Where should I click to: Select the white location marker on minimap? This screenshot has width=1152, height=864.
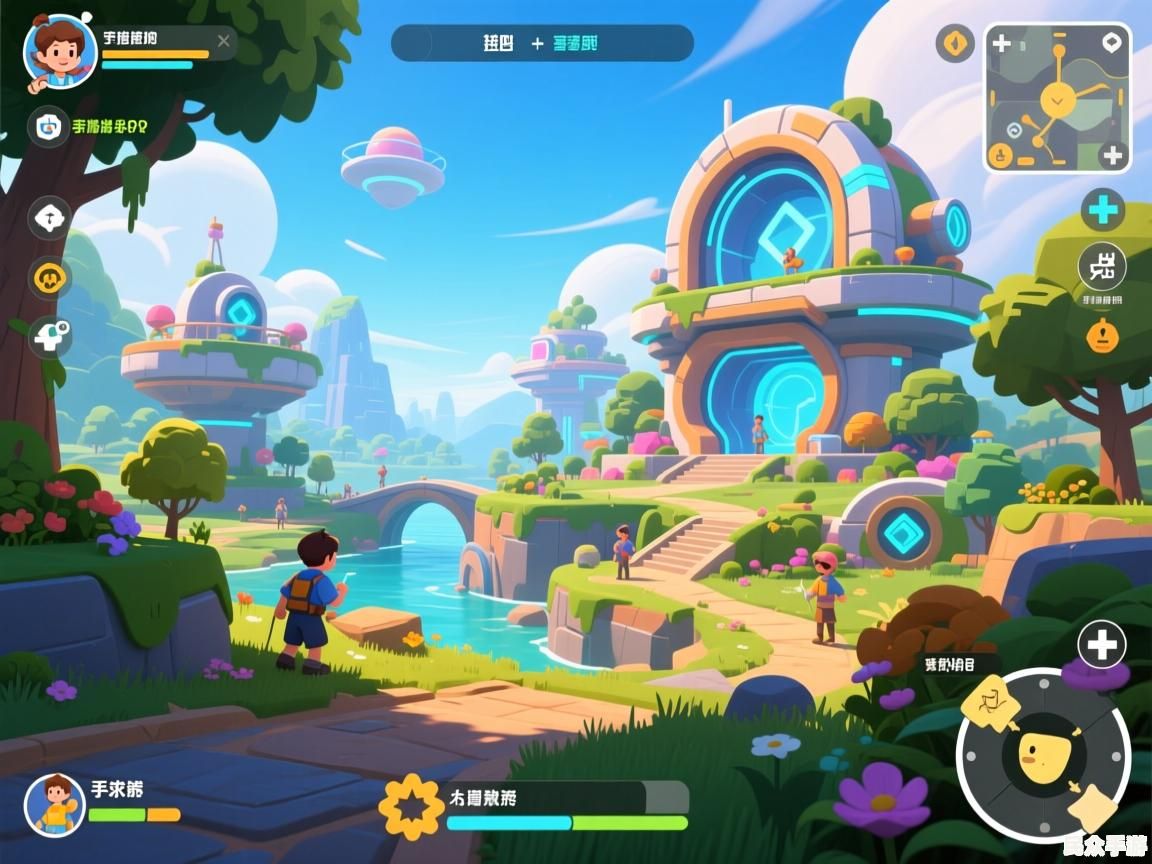pyautogui.click(x=1111, y=43)
